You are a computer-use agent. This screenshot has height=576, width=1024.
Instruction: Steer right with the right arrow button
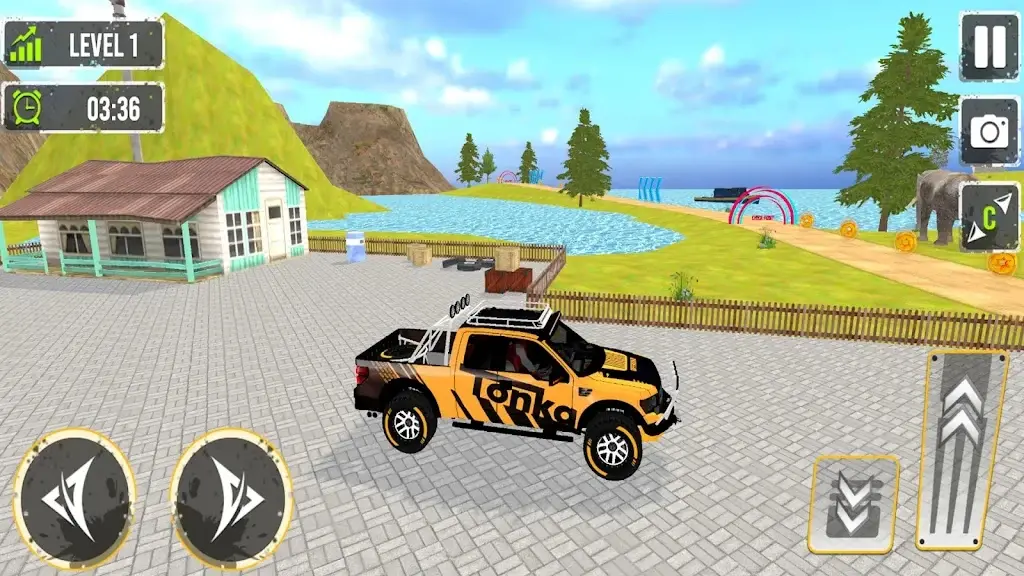[232, 499]
